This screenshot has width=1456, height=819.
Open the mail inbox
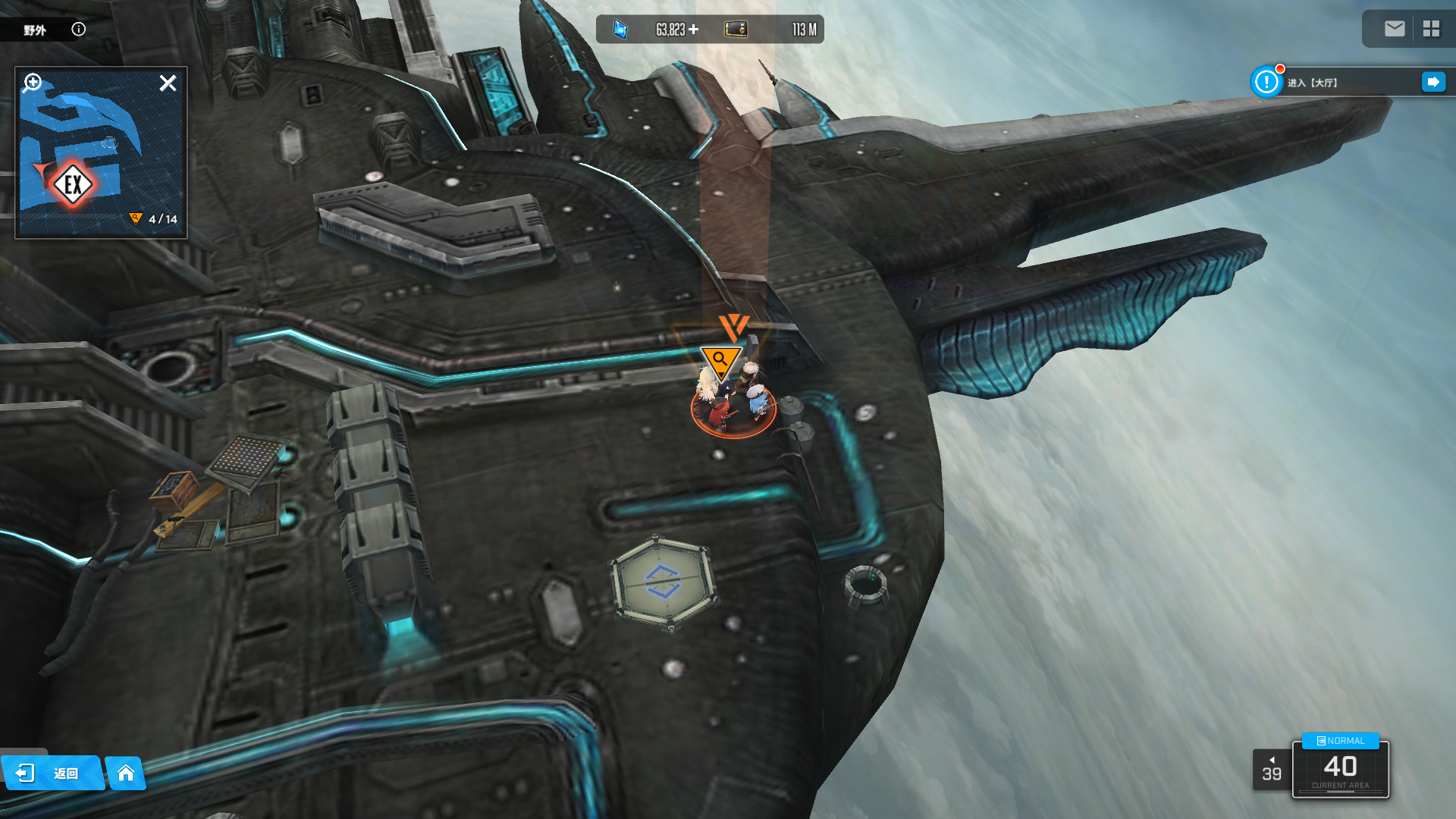pos(1394,29)
